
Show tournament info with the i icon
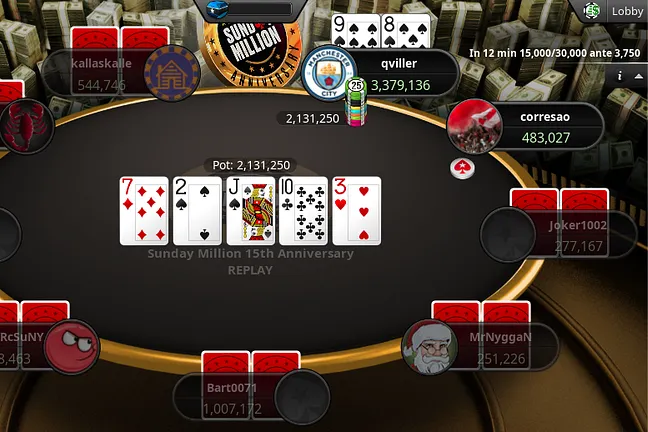pyautogui.click(x=620, y=75)
